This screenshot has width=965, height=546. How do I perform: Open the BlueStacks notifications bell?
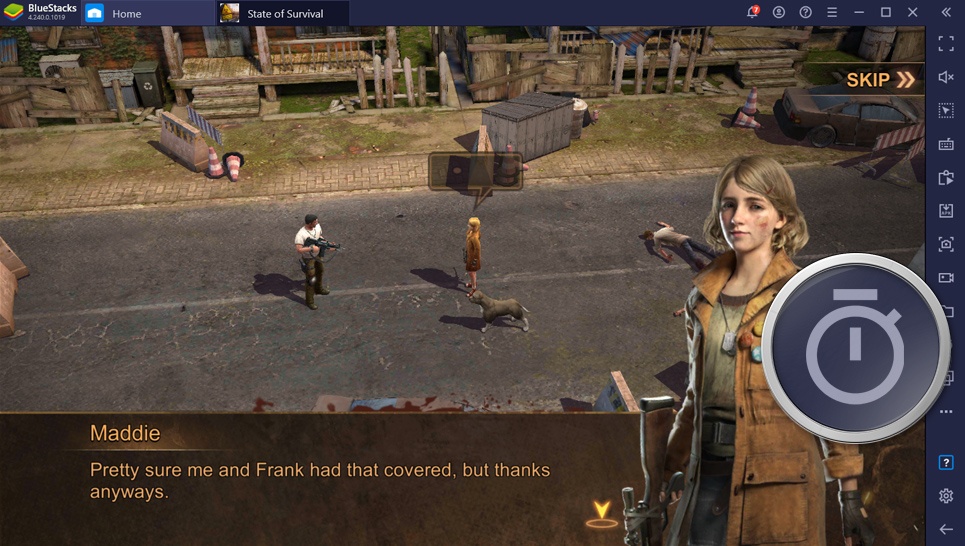(752, 12)
